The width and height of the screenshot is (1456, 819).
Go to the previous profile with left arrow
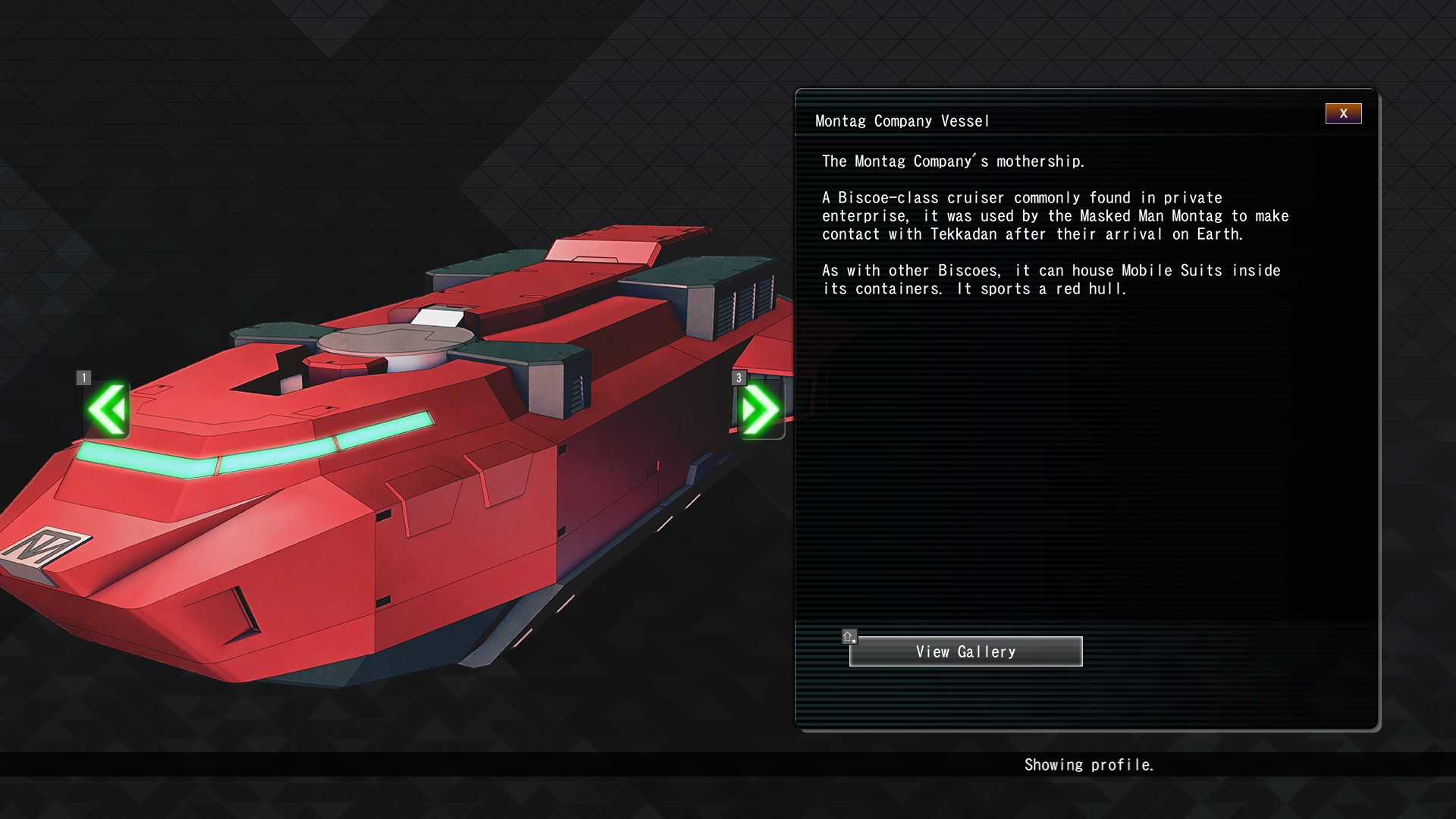point(107,410)
